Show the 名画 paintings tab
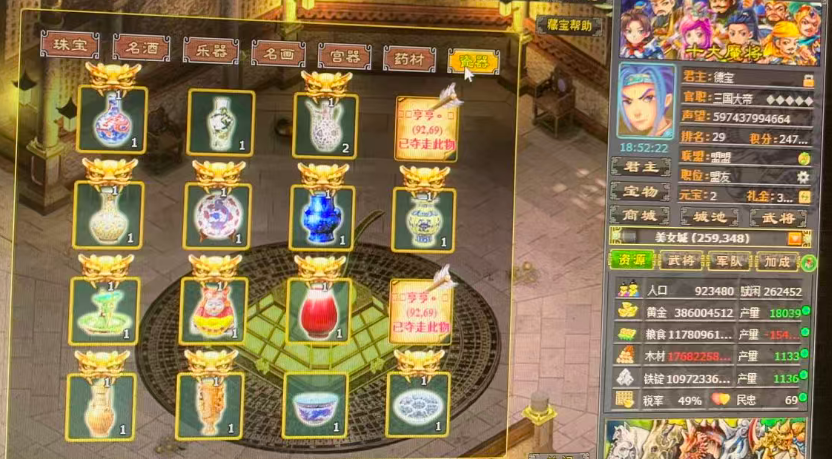Image resolution: width=832 pixels, height=459 pixels. pos(278,54)
